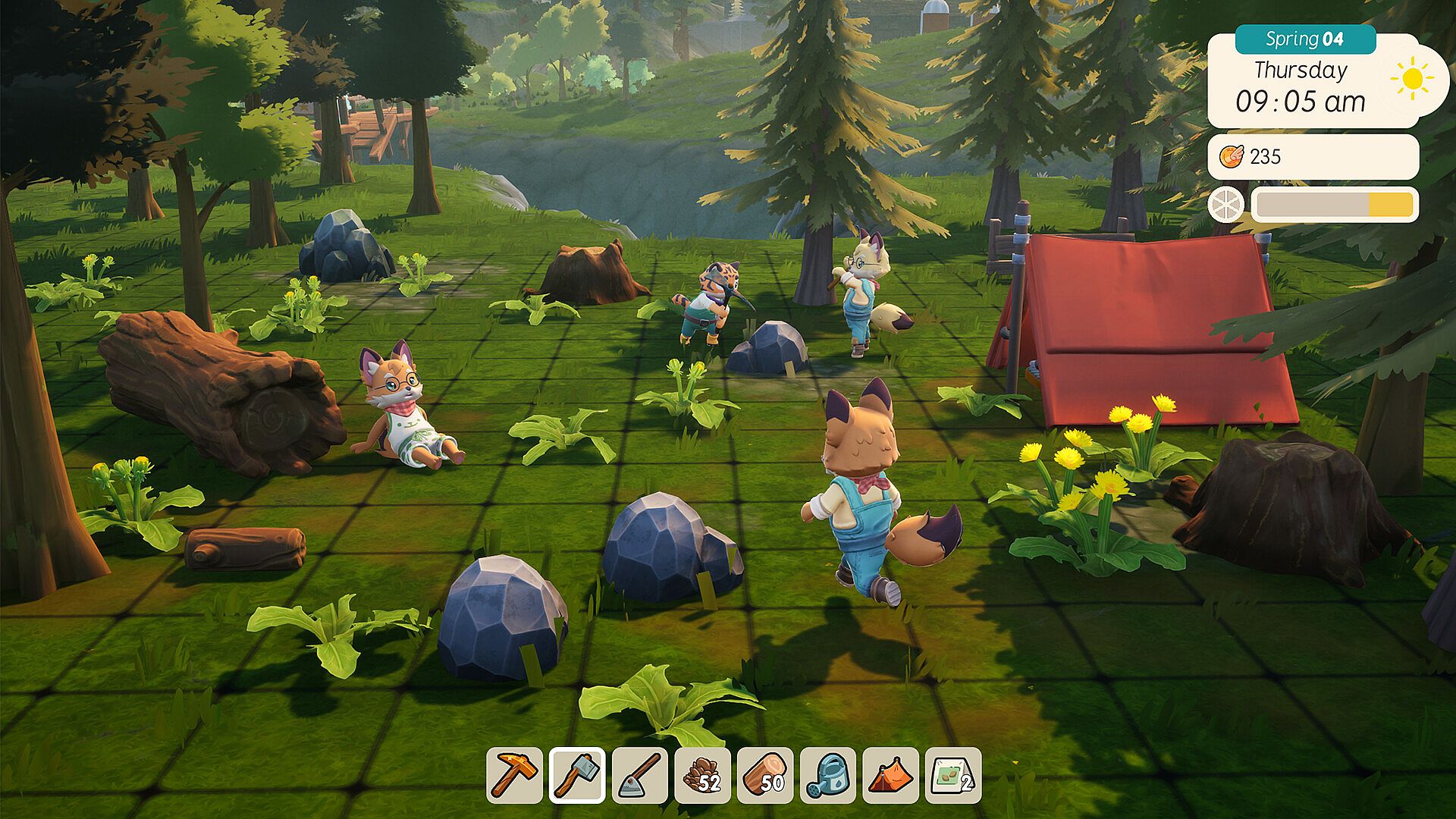Equip the hoe tool slot

(x=640, y=775)
